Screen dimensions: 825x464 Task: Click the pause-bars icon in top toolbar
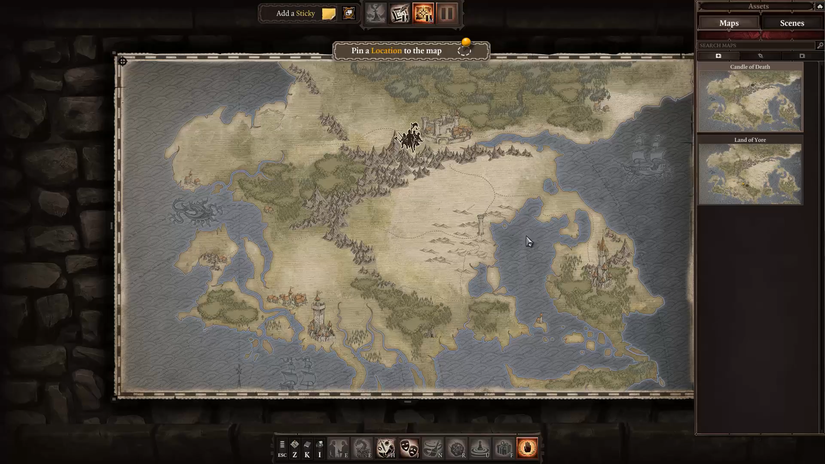447,14
